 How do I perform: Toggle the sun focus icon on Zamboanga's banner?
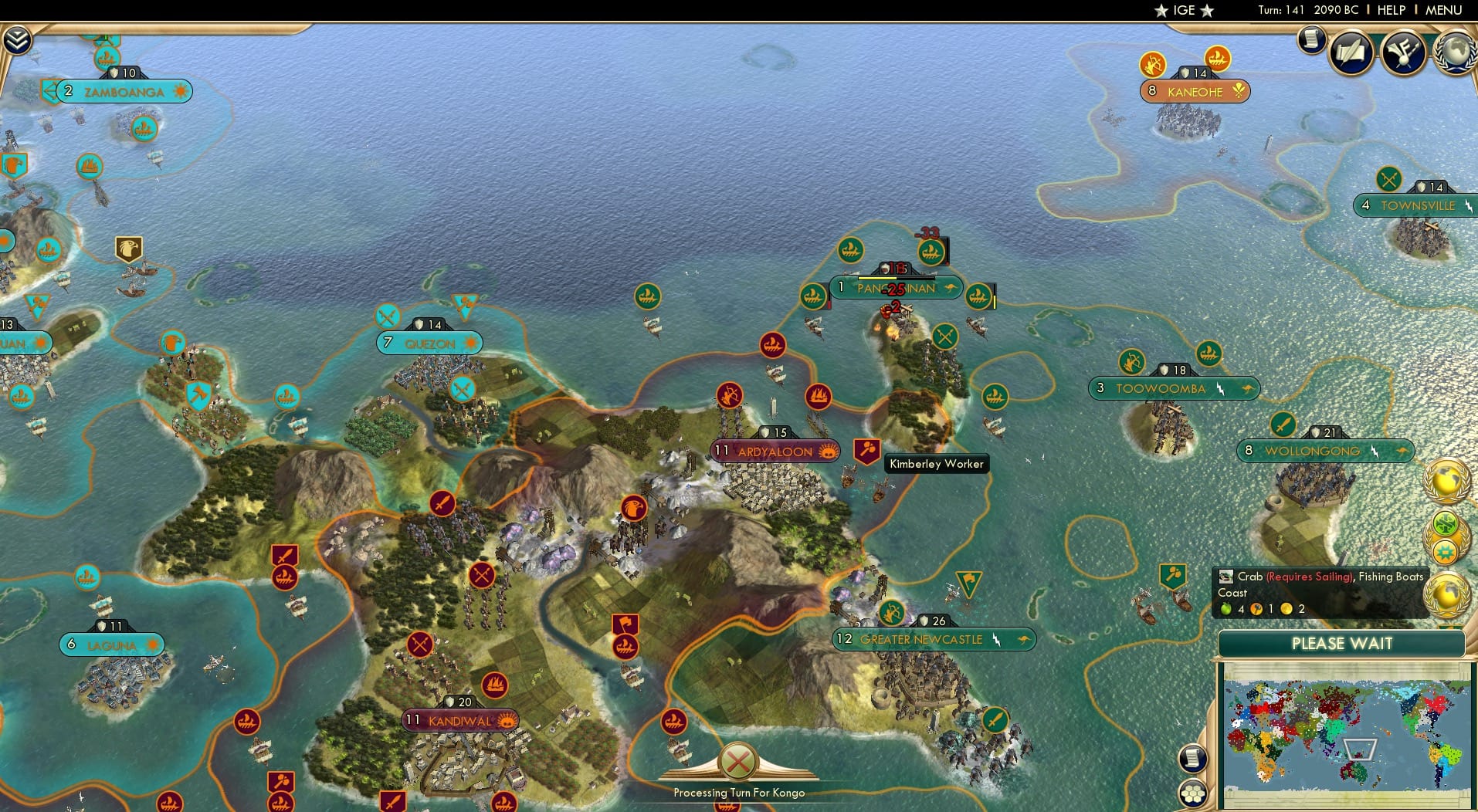(x=180, y=91)
